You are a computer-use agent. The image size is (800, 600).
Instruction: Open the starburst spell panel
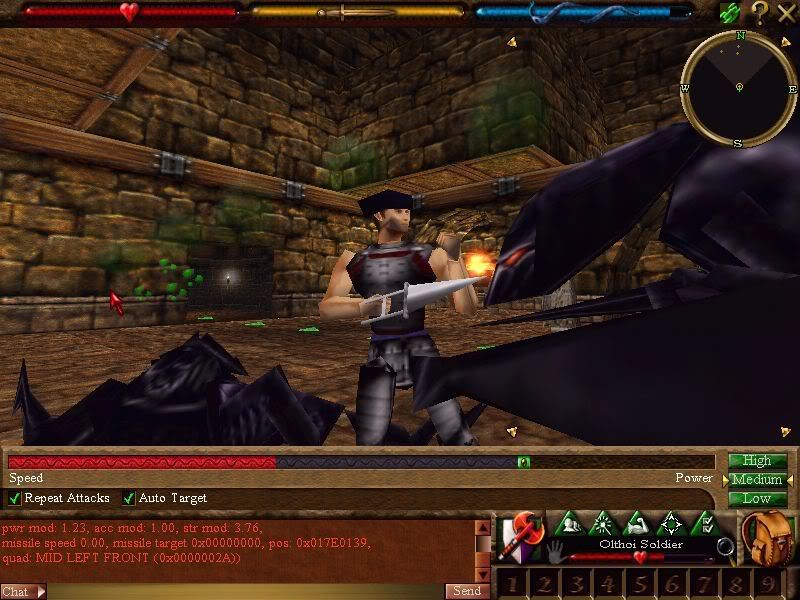pyautogui.click(x=602, y=524)
